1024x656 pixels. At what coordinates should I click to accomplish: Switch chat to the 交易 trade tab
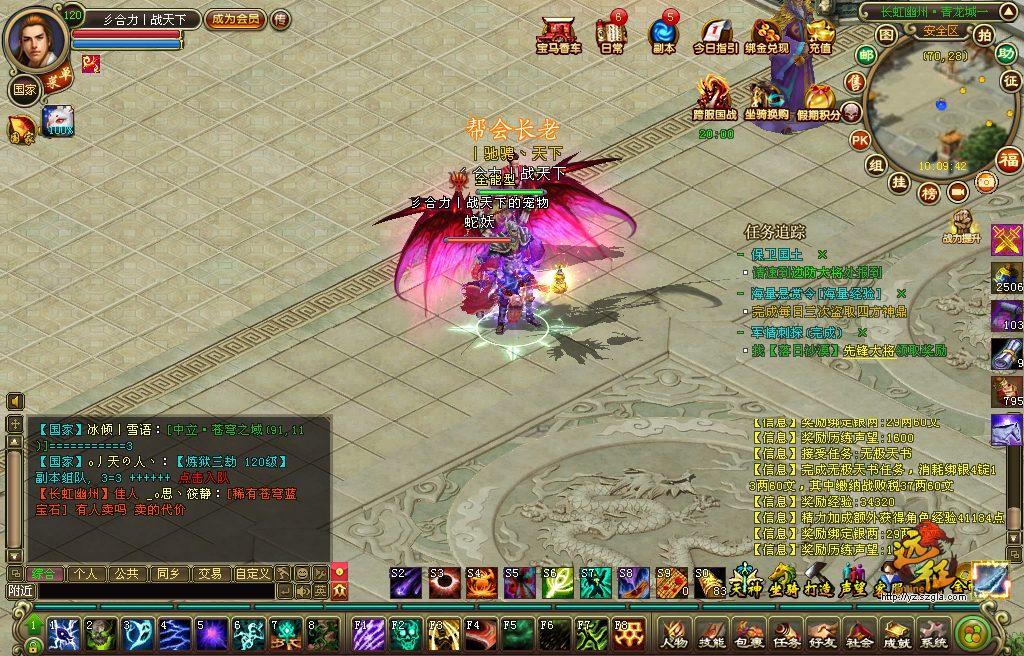pyautogui.click(x=209, y=574)
